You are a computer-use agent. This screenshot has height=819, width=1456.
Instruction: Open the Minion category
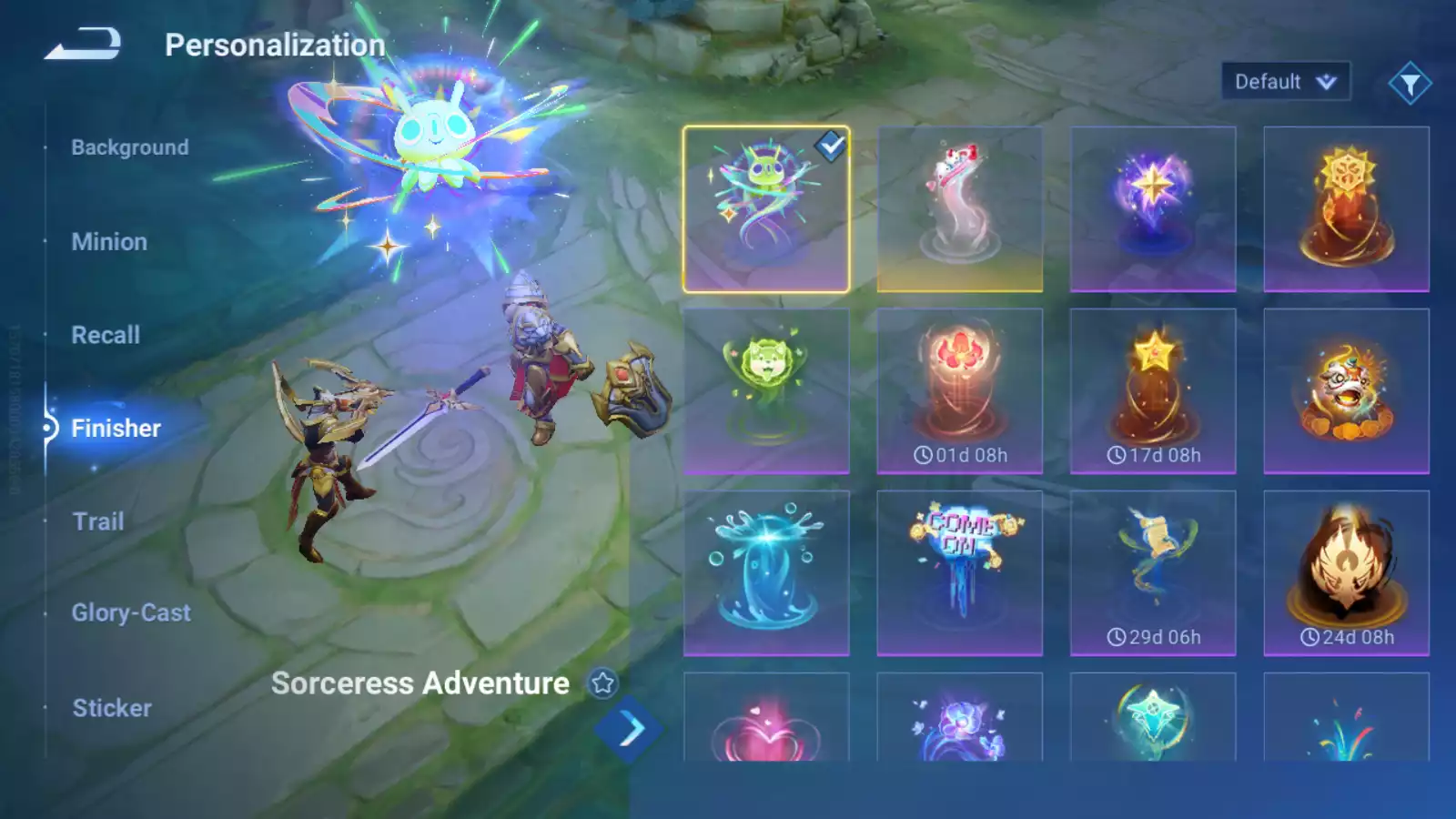(109, 242)
